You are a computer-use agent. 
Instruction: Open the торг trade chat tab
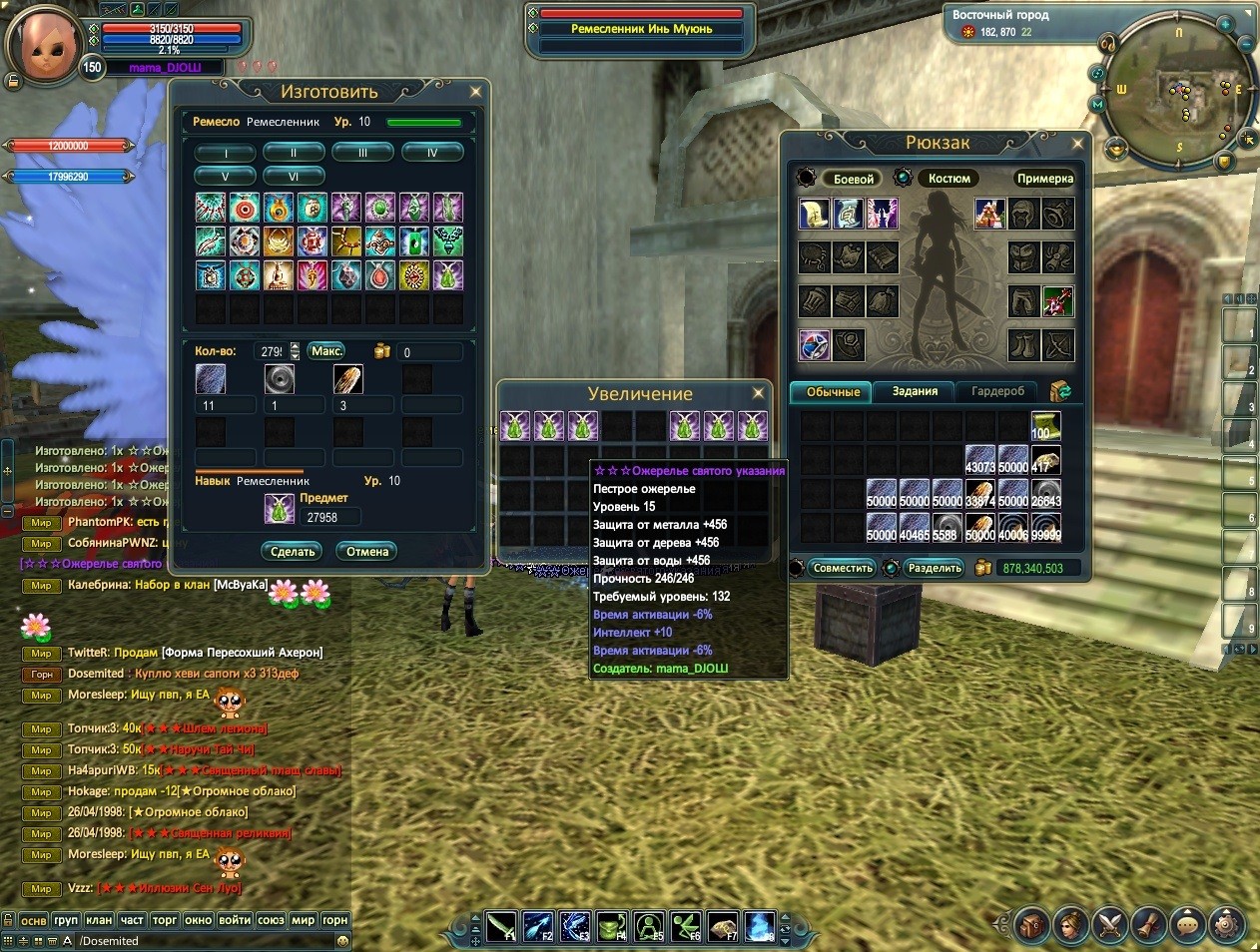click(x=165, y=920)
